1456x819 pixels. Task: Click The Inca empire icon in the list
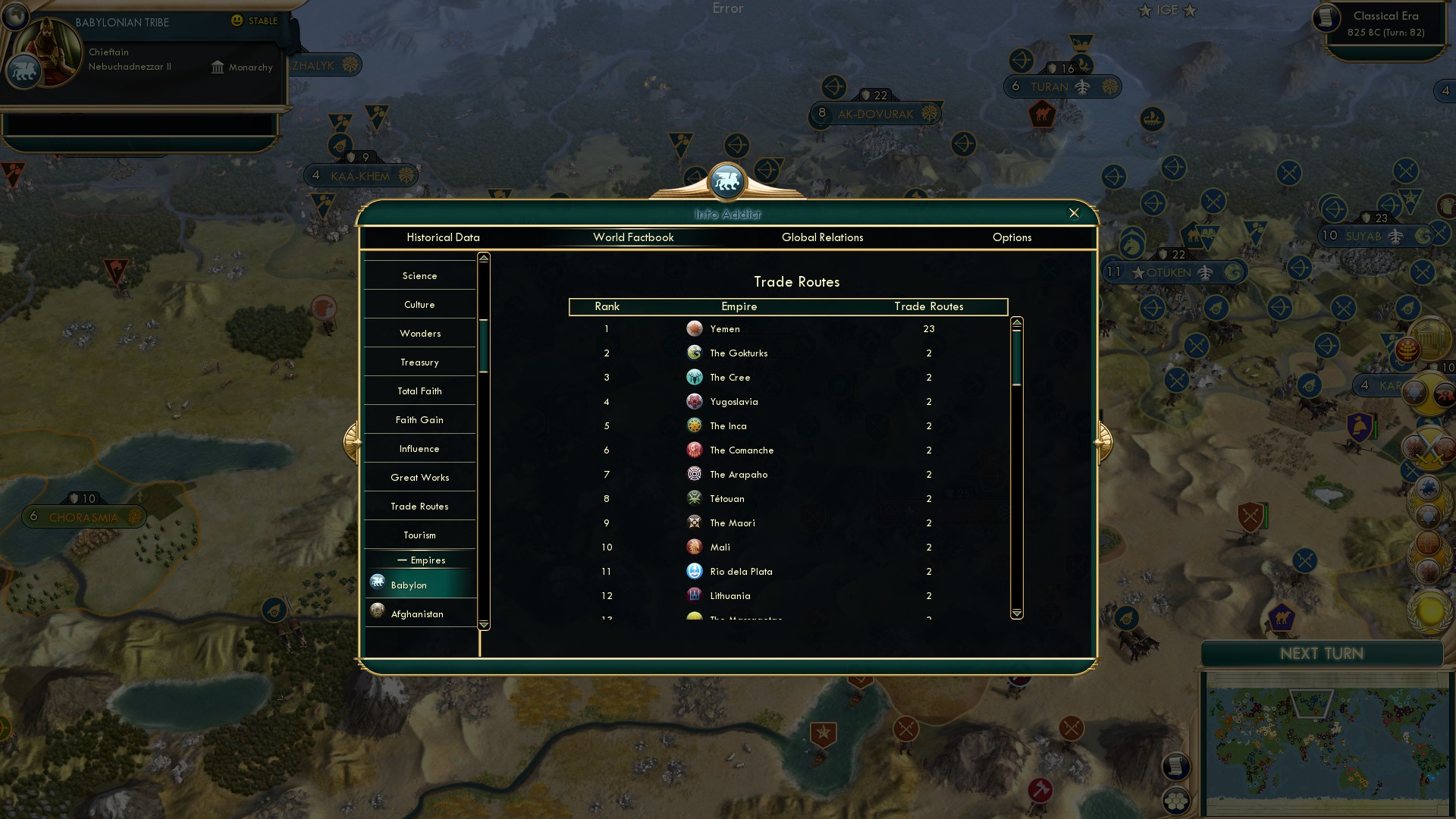[x=695, y=425]
